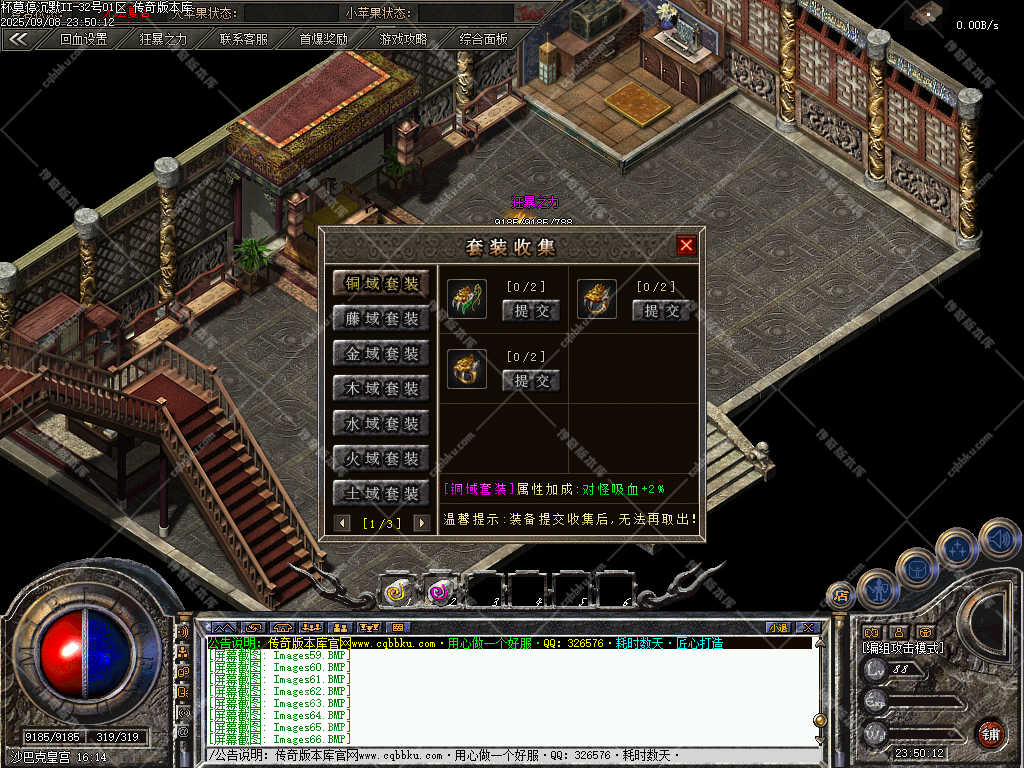The width and height of the screenshot is (1024, 768).
Task: Close the 套装收集 window
Action: [686, 245]
